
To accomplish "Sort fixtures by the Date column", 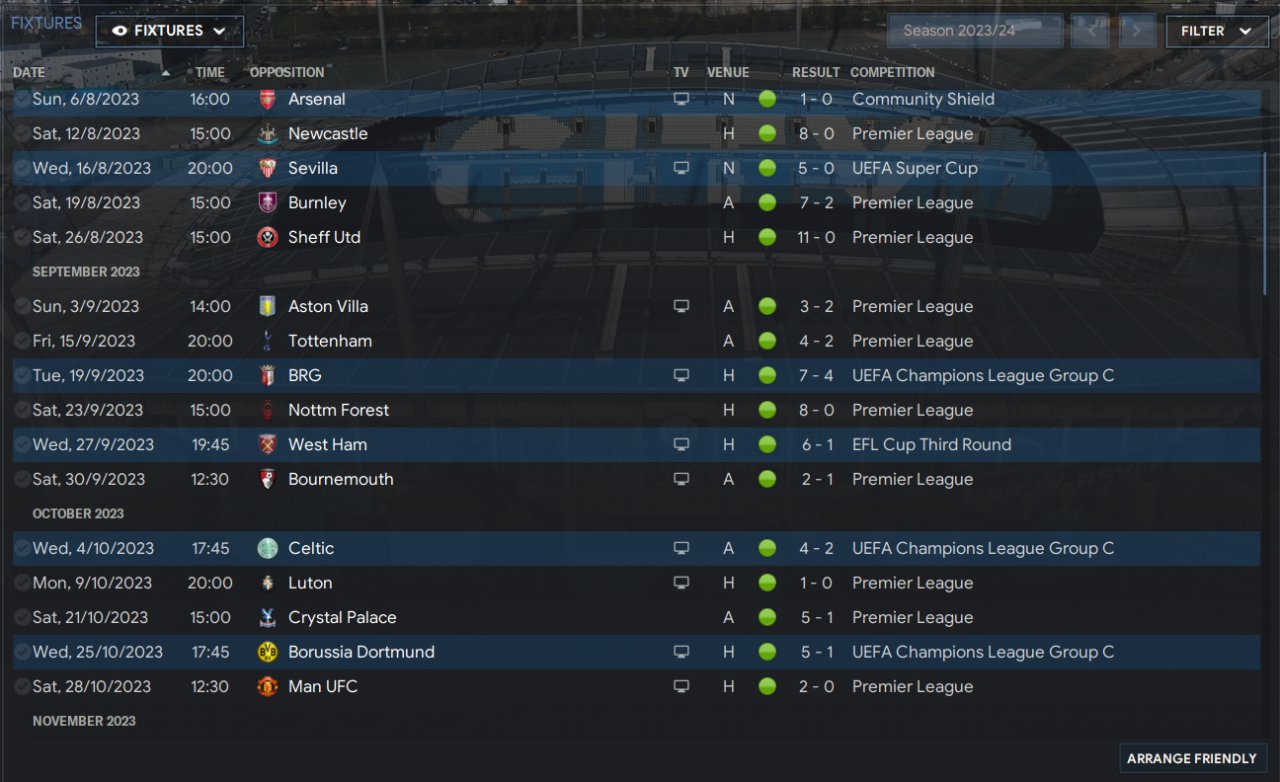I will point(29,72).
